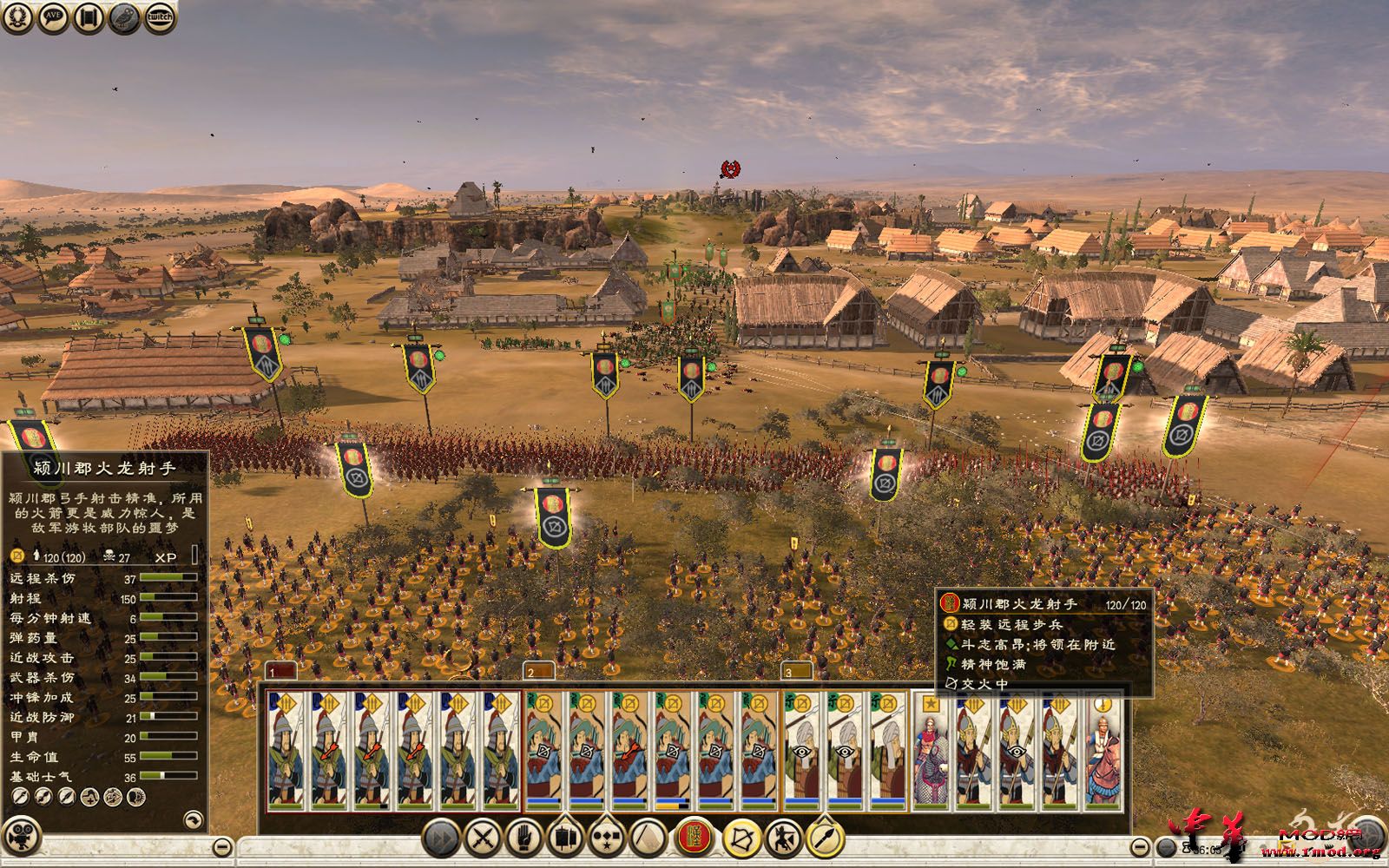This screenshot has height=868, width=1389.
Task: Open the scroll icon button
Action: [x=89, y=18]
